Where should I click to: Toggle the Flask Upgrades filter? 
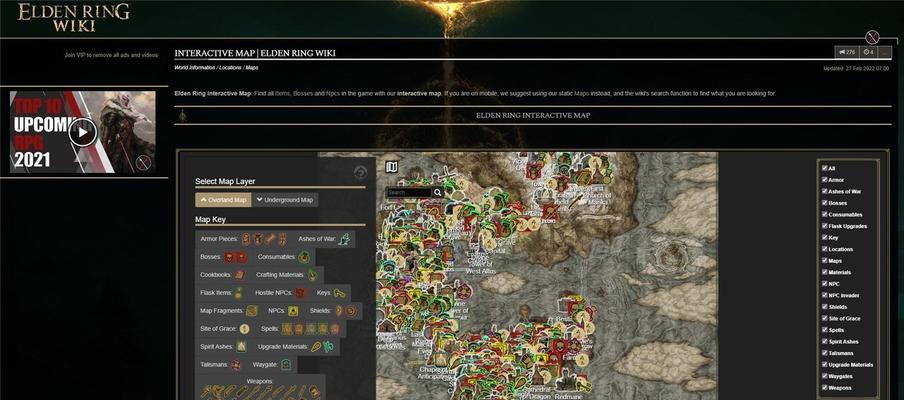click(x=824, y=226)
